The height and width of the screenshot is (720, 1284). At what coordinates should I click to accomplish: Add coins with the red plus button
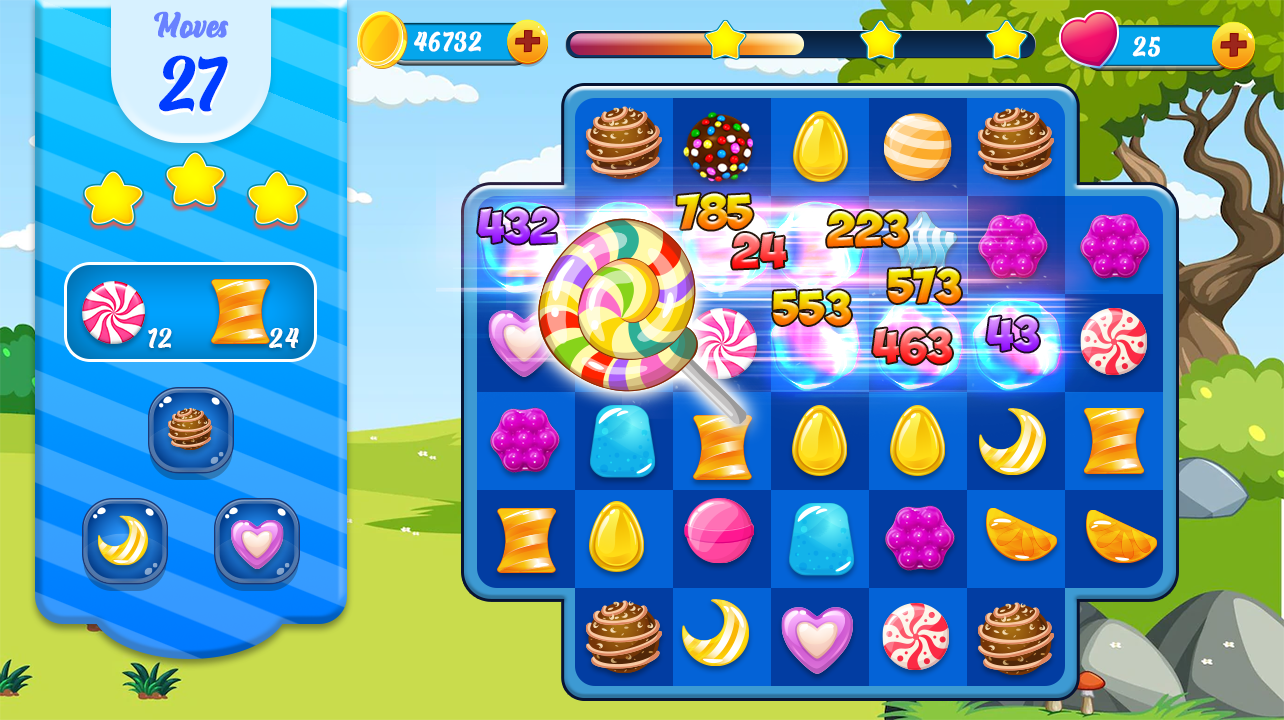[527, 40]
